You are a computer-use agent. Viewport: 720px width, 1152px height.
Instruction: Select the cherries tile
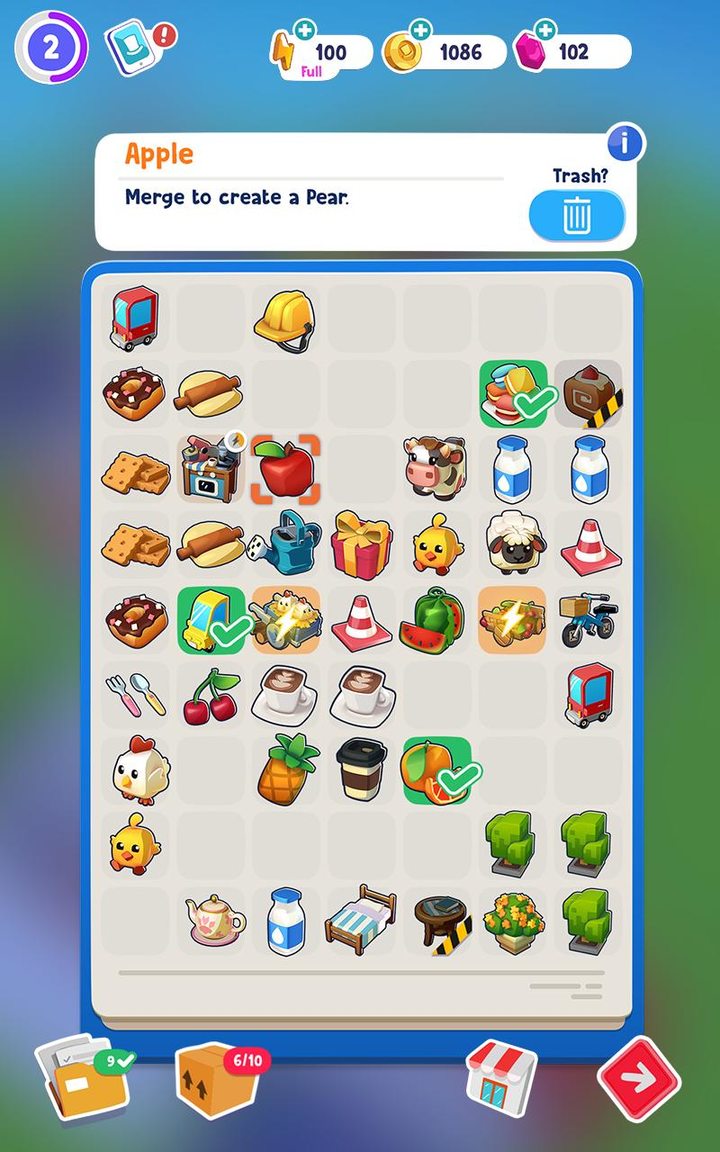click(x=211, y=695)
